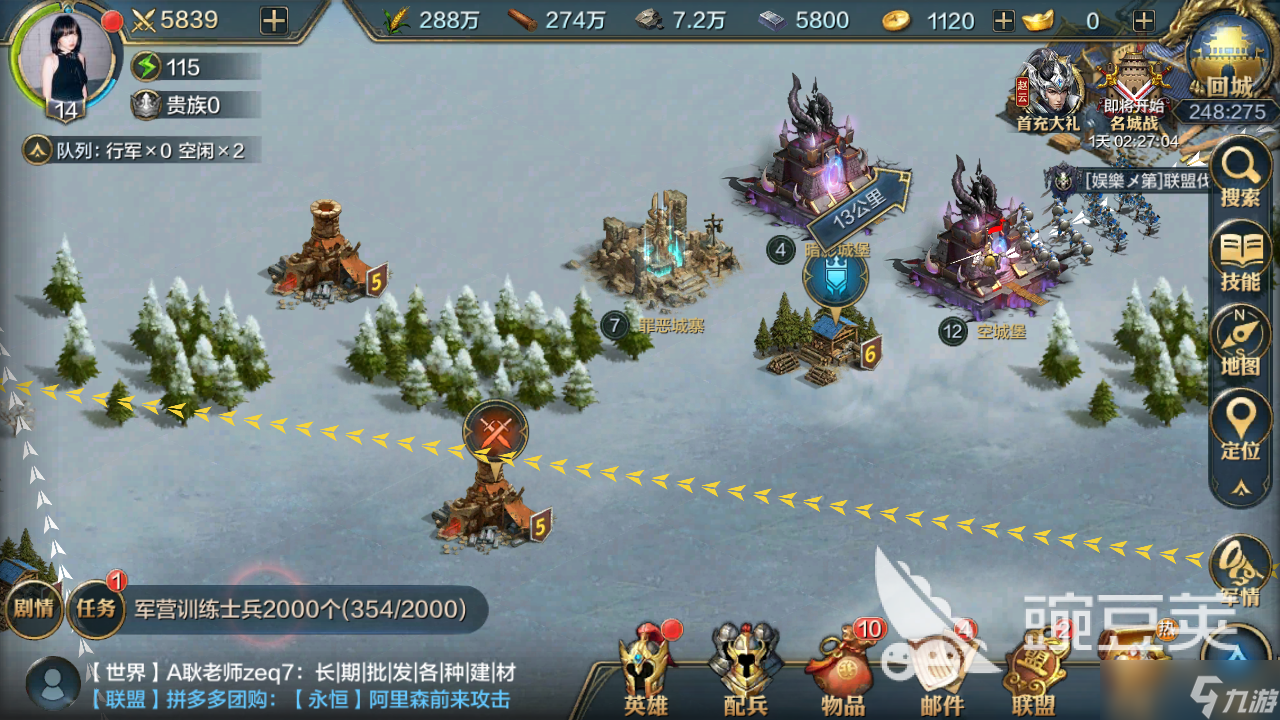The image size is (1280, 720).
Task: Add more combat power with plus button
Action: [x=273, y=20]
